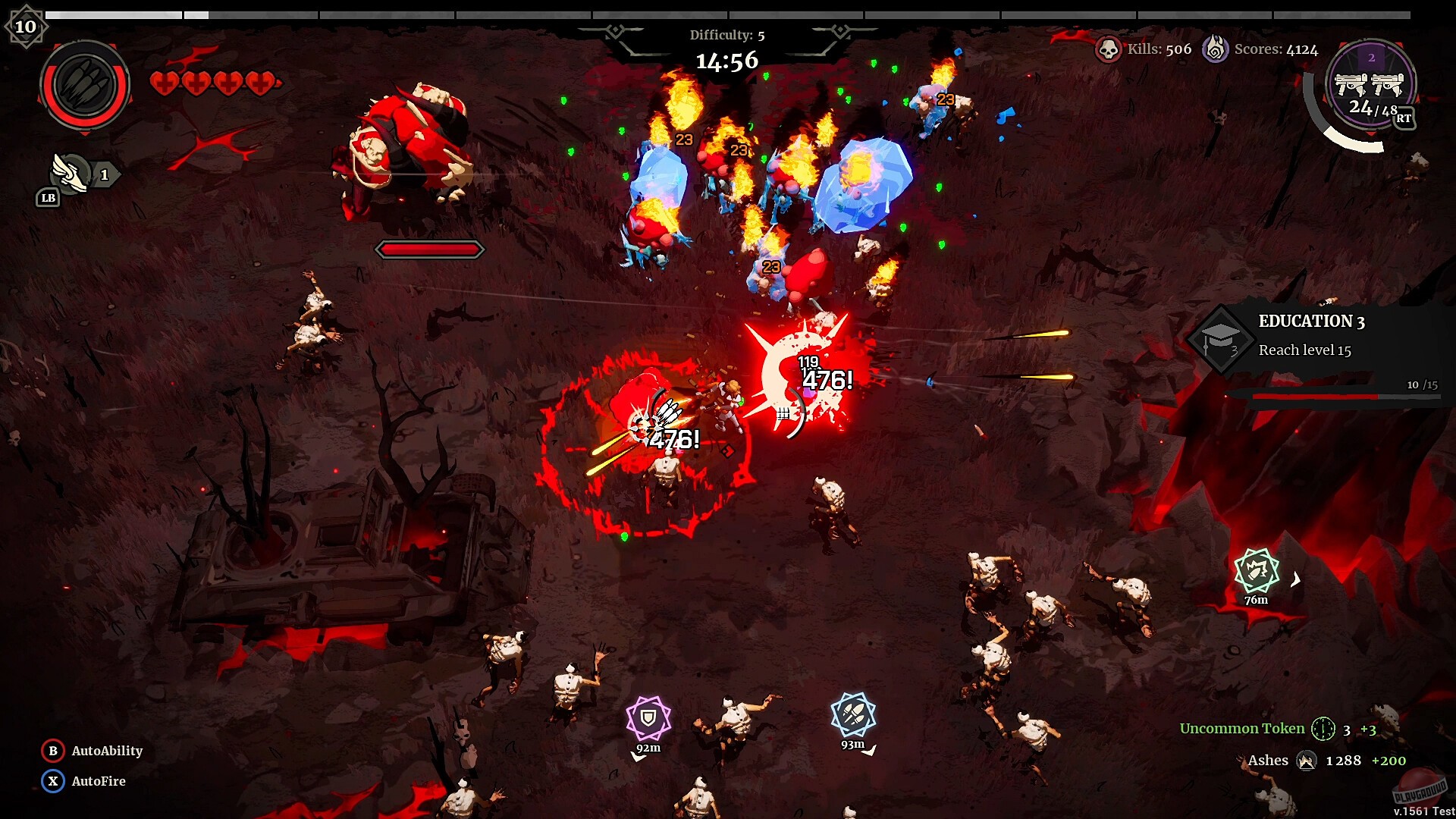Click the flame Scores emblem icon
1456x819 pixels.
[1217, 49]
